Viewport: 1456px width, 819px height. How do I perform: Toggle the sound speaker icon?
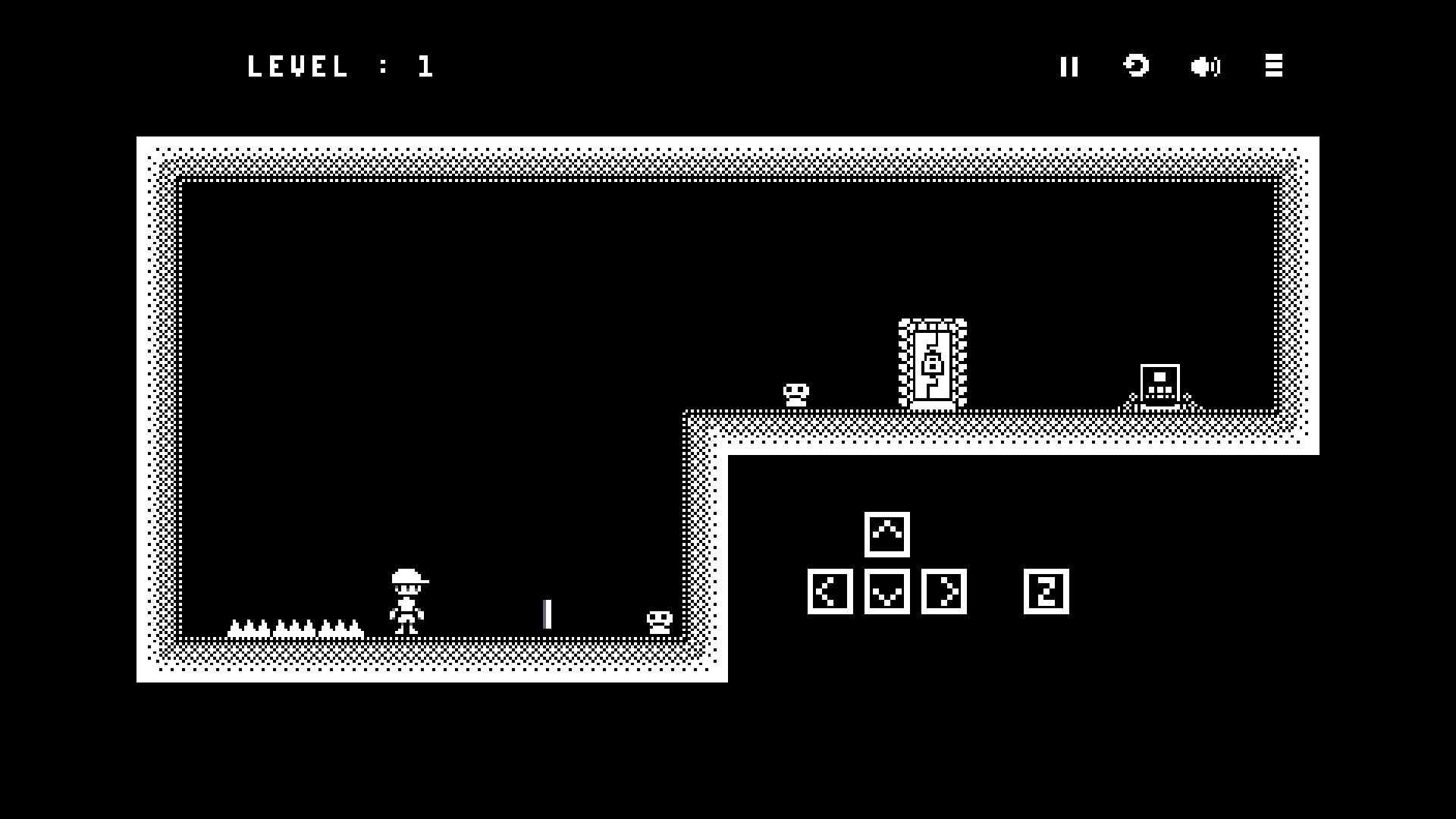(x=1205, y=67)
